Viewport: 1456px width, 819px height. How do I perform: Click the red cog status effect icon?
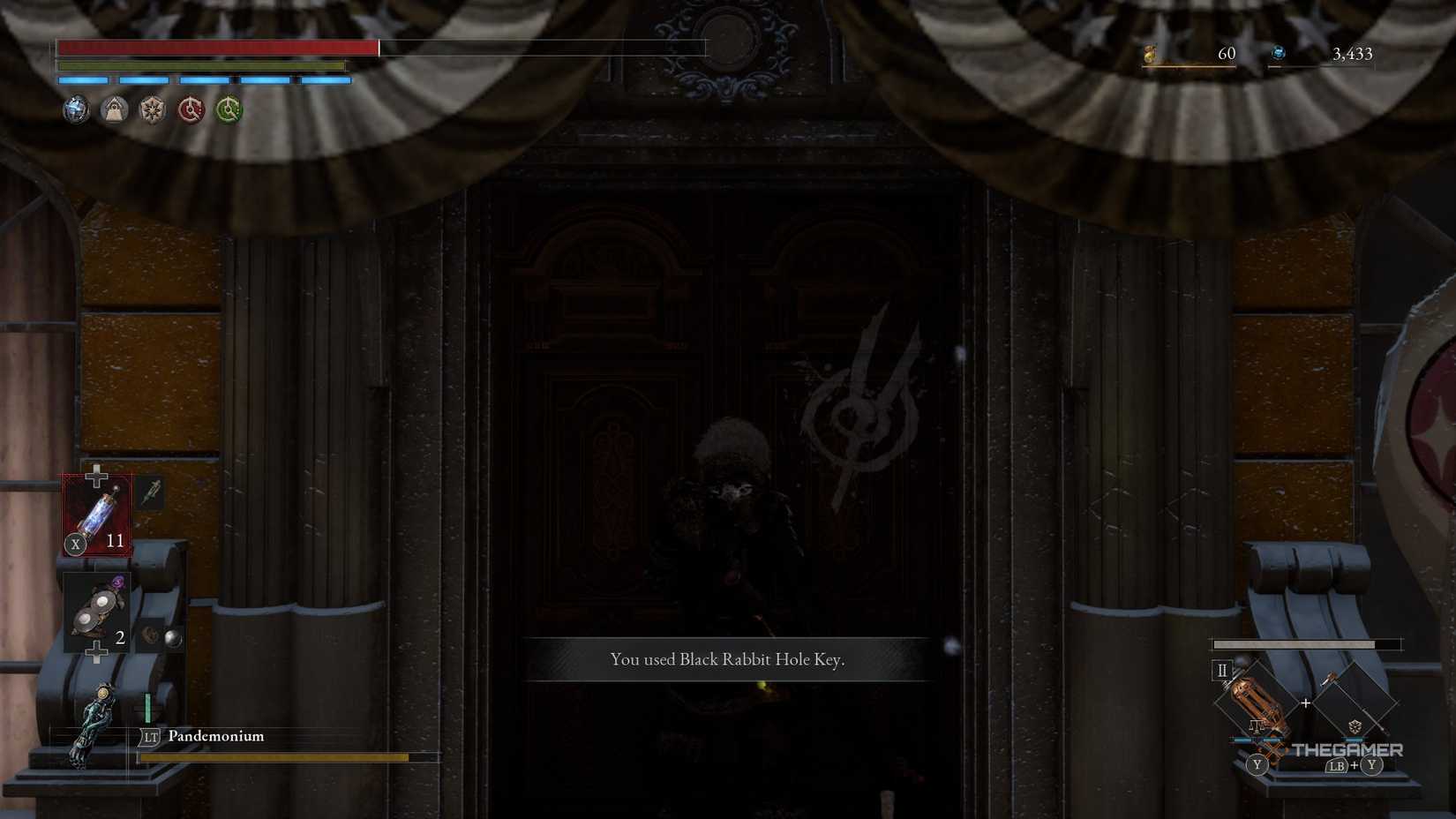click(x=191, y=109)
